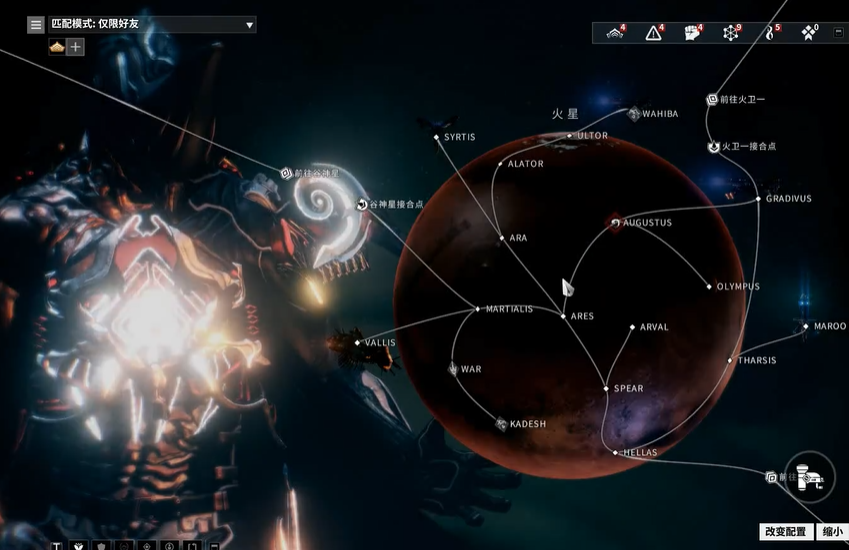Select the MARTIALIS mission node
Screen dimensions: 849x550
(478, 309)
